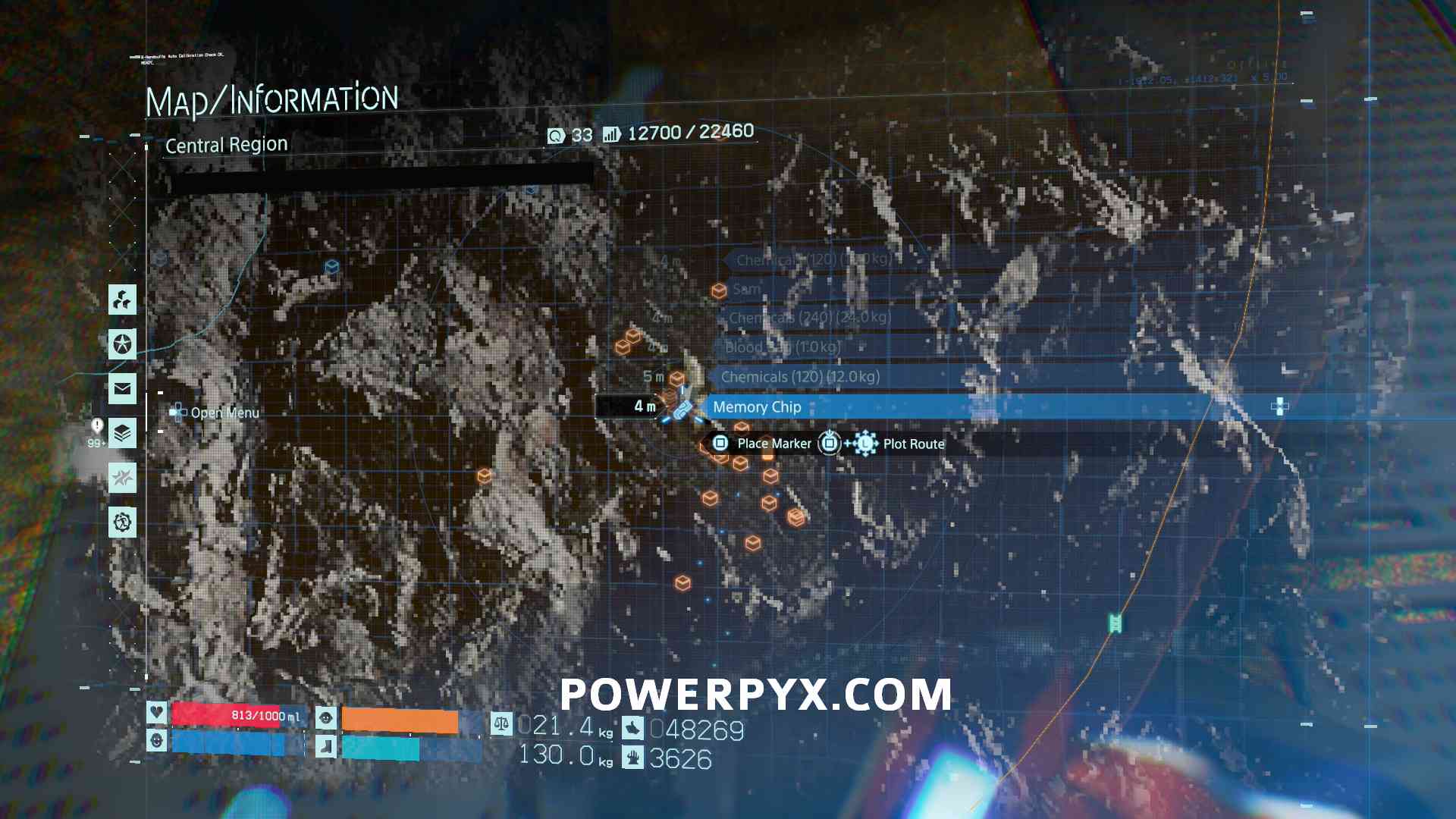
Task: Select the Sam cargo row
Action: [x=747, y=289]
